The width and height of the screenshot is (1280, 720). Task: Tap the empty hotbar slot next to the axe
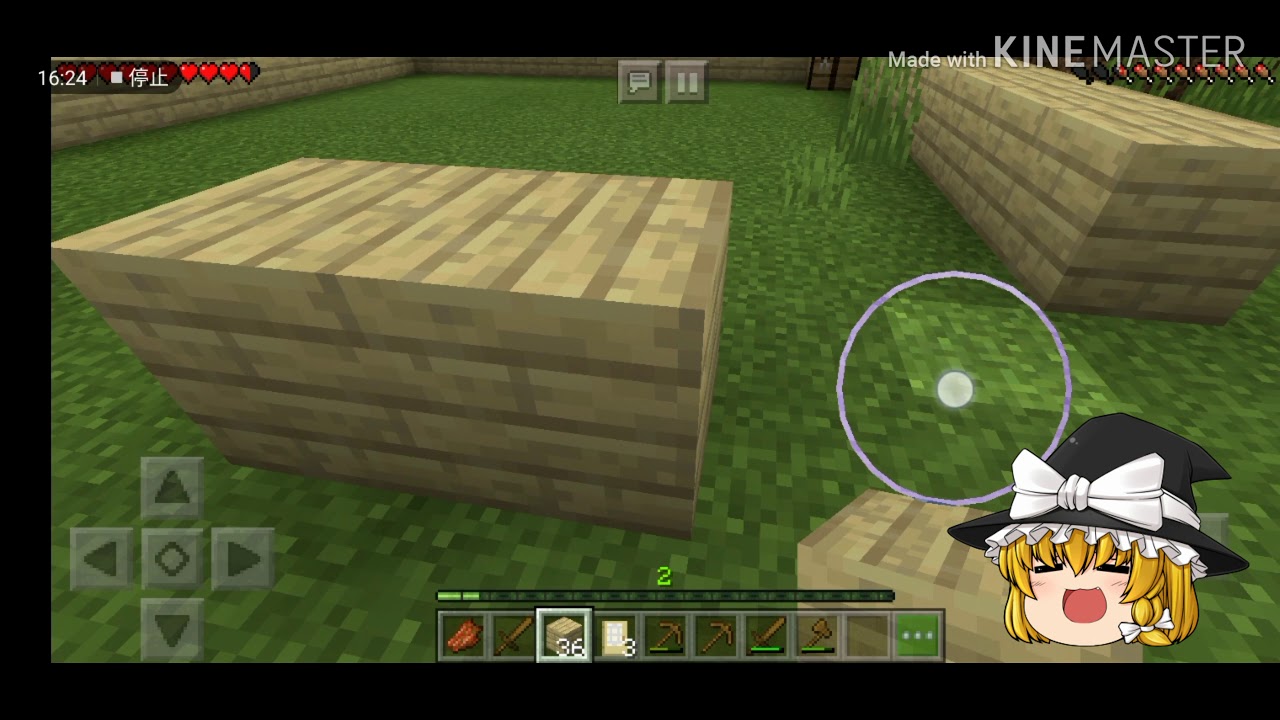pos(868,632)
